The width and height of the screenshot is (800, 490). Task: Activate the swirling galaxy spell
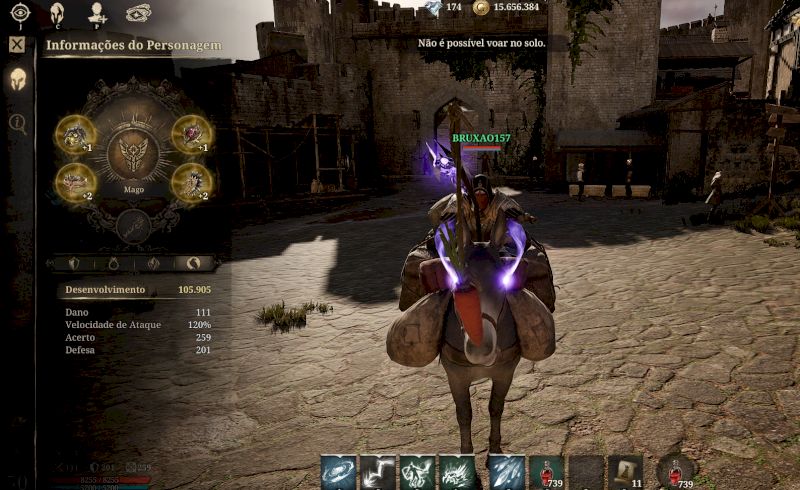click(x=339, y=472)
